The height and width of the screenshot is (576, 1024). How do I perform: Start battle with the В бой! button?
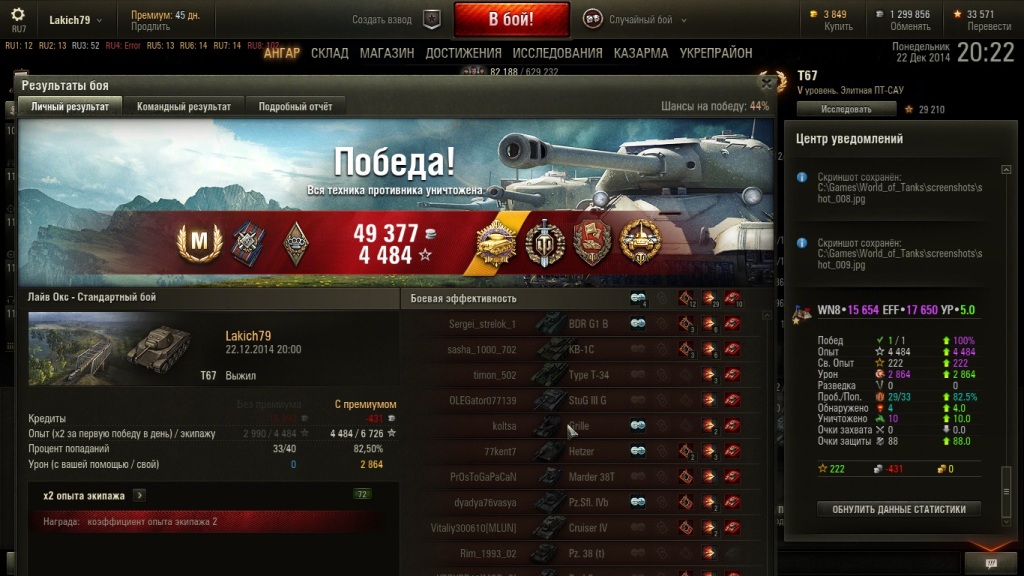point(511,19)
